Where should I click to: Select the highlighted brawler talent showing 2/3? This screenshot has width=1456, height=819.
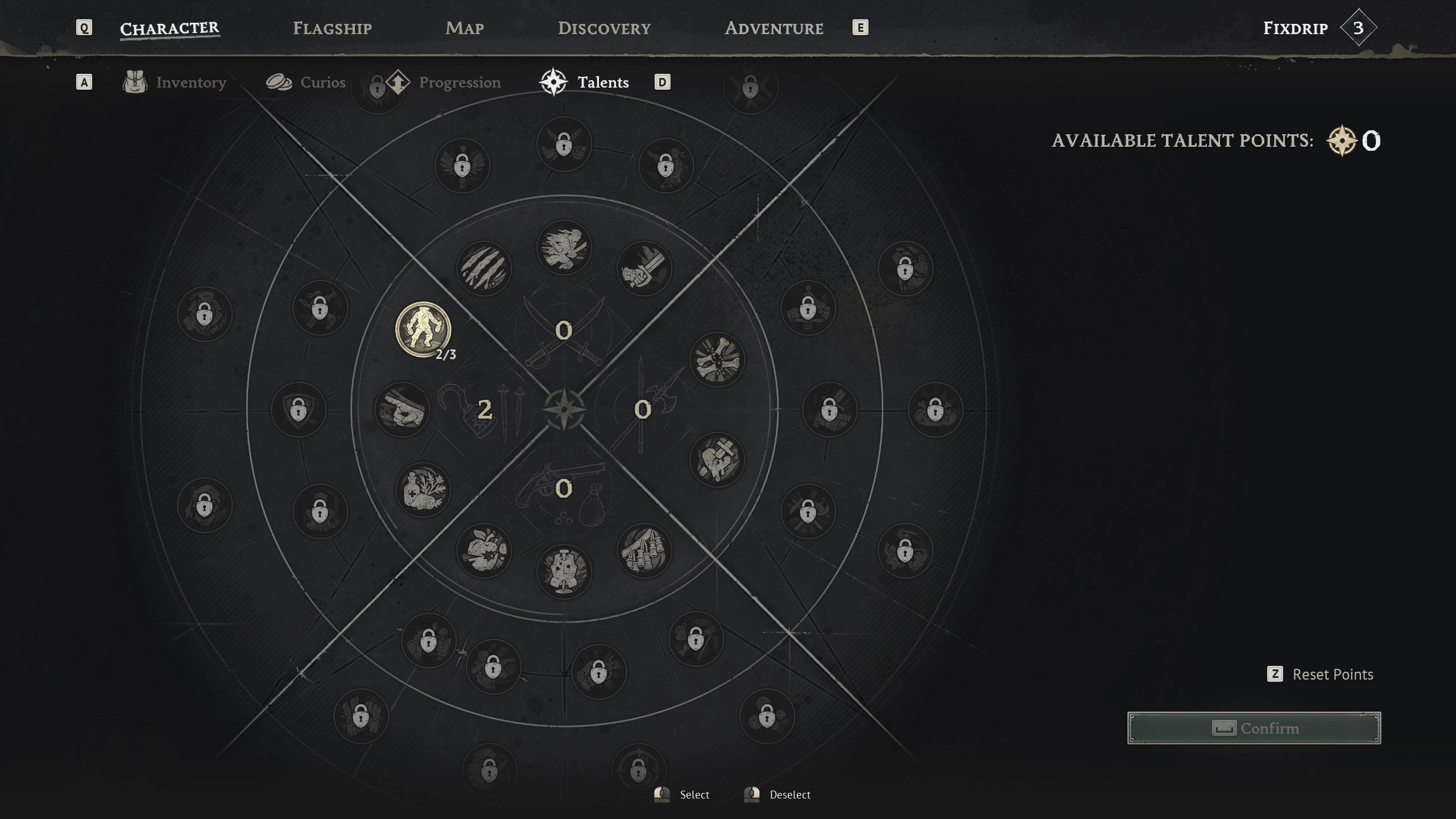[423, 329]
